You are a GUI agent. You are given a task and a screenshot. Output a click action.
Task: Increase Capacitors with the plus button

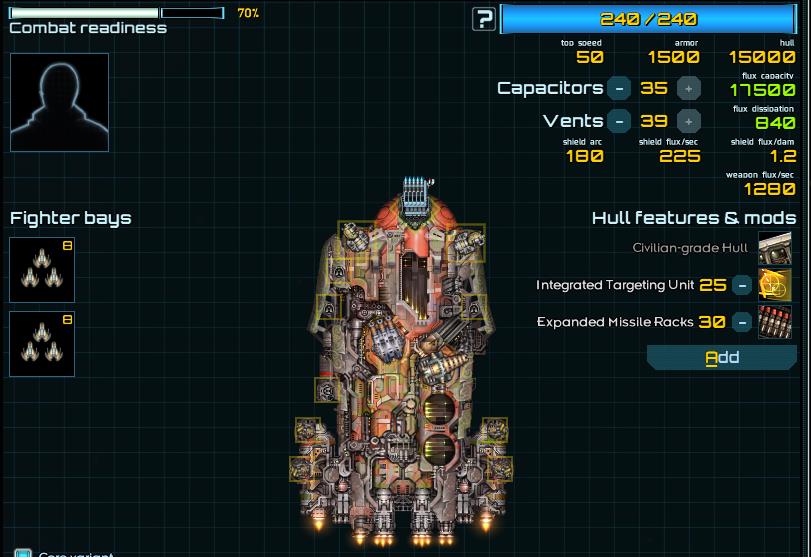click(688, 88)
